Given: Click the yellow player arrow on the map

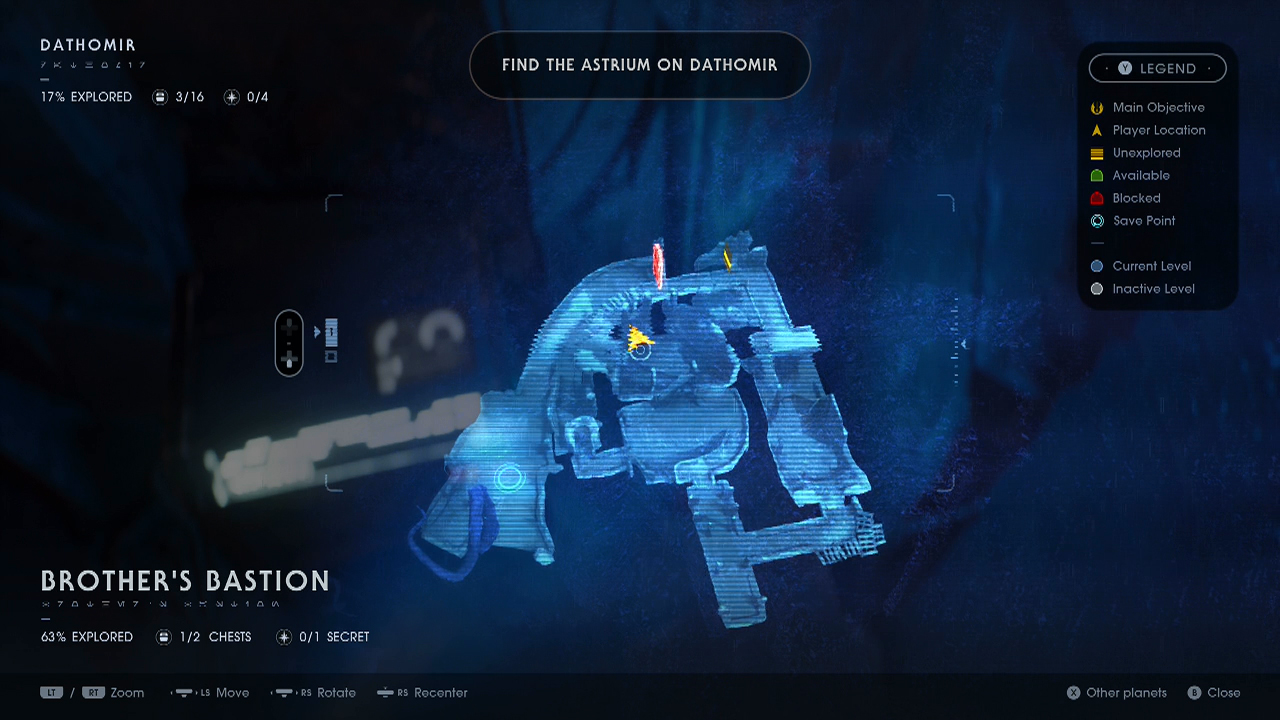Looking at the screenshot, I should point(637,338).
